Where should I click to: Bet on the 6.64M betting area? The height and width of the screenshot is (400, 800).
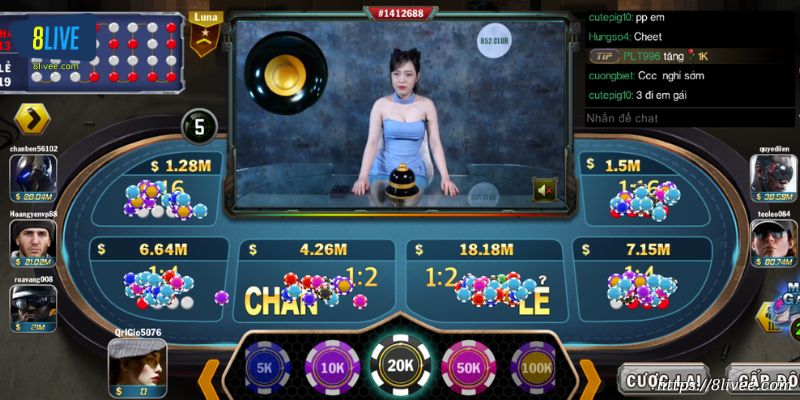(x=158, y=278)
